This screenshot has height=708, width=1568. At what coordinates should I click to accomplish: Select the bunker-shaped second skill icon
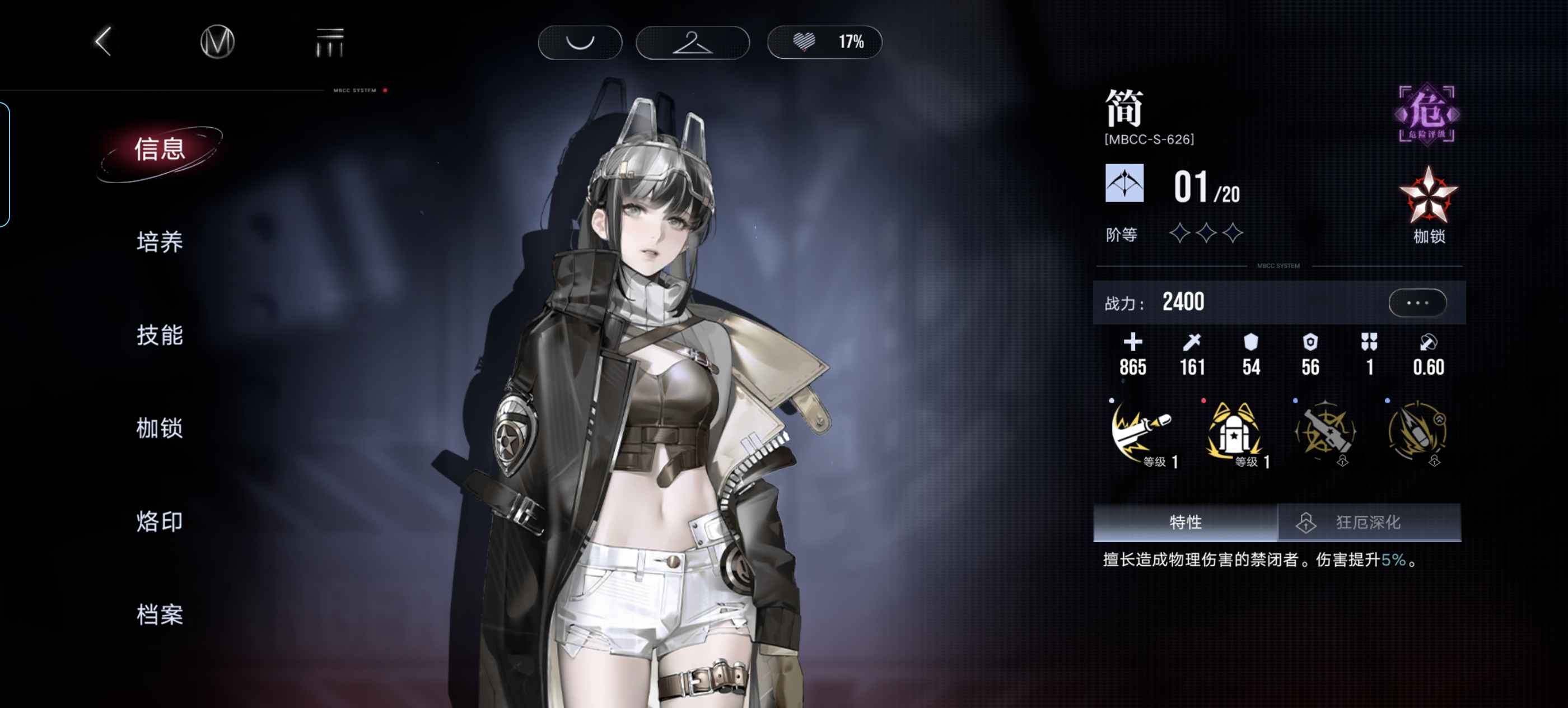tap(1234, 432)
